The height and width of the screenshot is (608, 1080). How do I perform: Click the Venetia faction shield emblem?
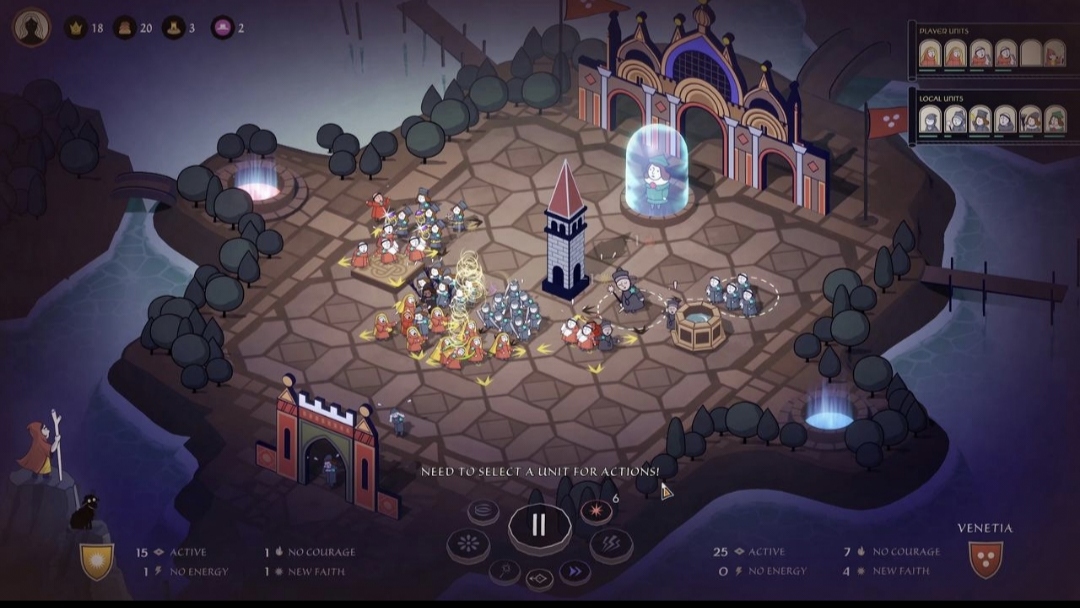click(985, 559)
